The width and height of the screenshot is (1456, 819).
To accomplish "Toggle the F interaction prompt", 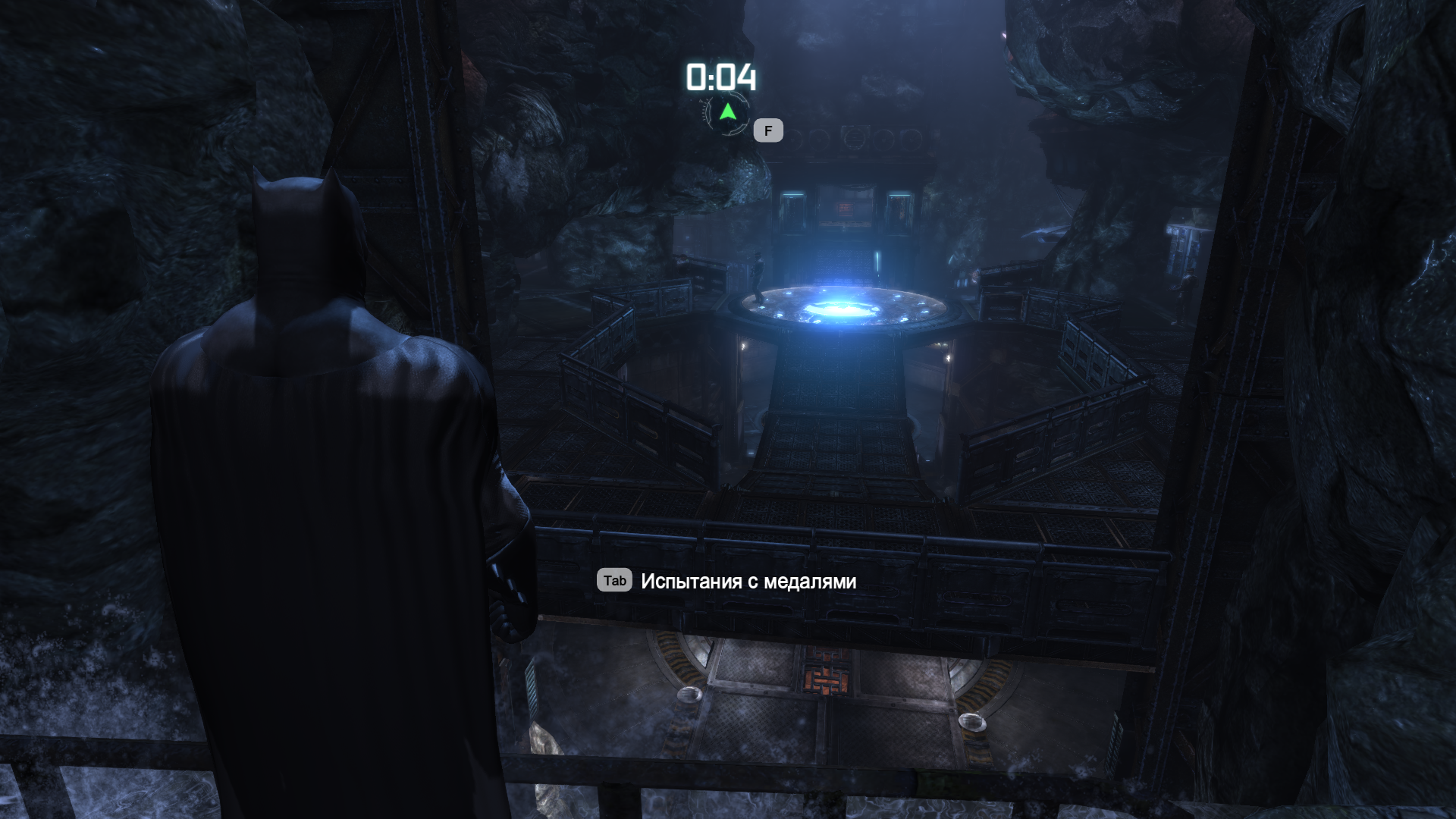I will tap(767, 130).
